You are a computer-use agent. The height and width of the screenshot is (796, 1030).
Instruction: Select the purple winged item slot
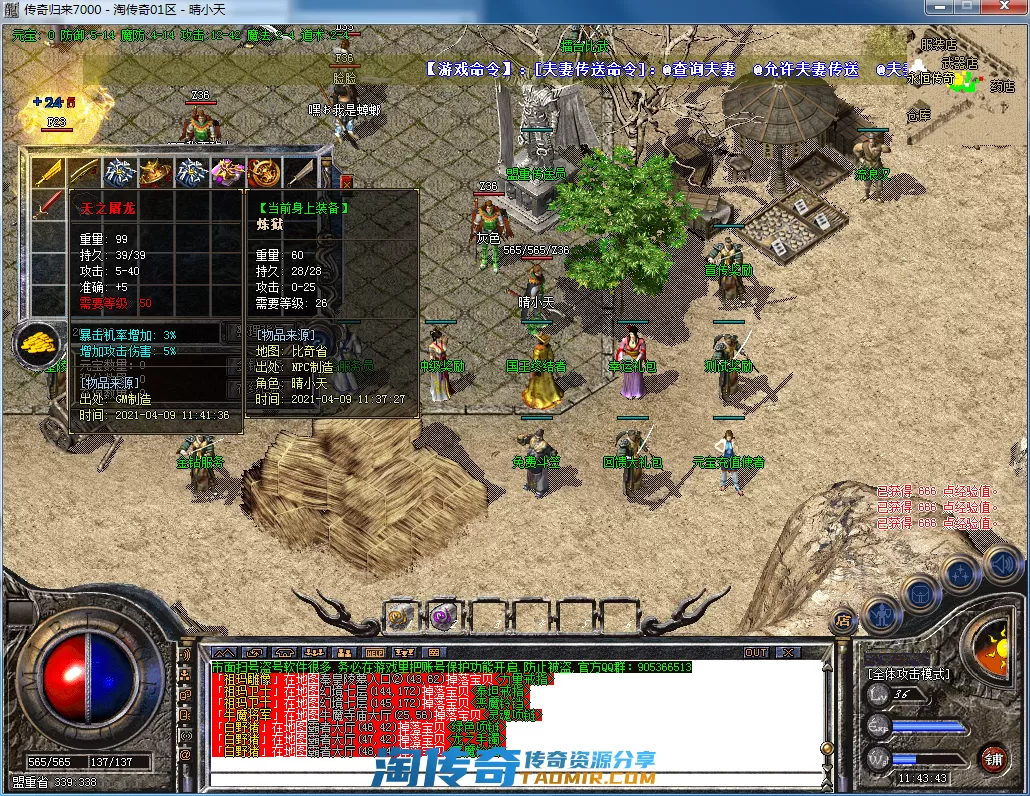click(227, 173)
